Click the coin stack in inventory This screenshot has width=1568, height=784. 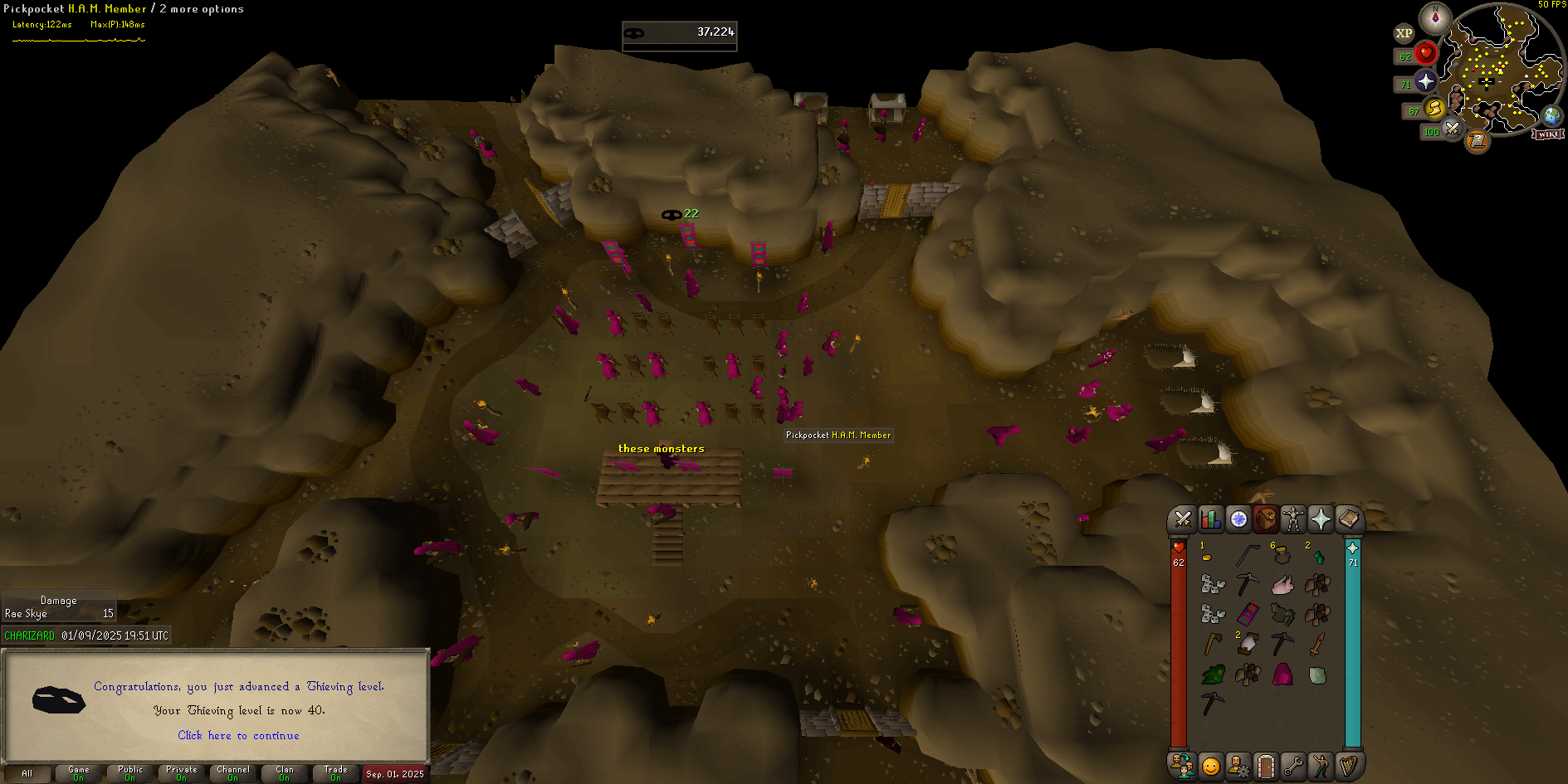click(x=1206, y=558)
